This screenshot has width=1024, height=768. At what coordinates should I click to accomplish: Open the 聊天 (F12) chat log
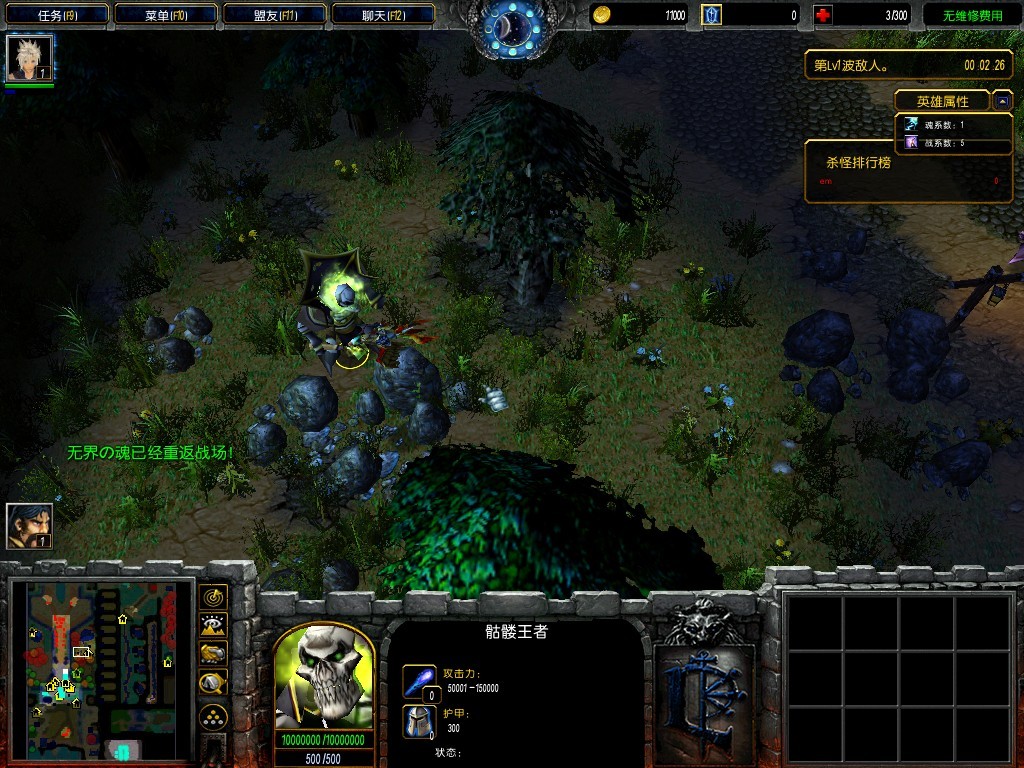coord(382,15)
